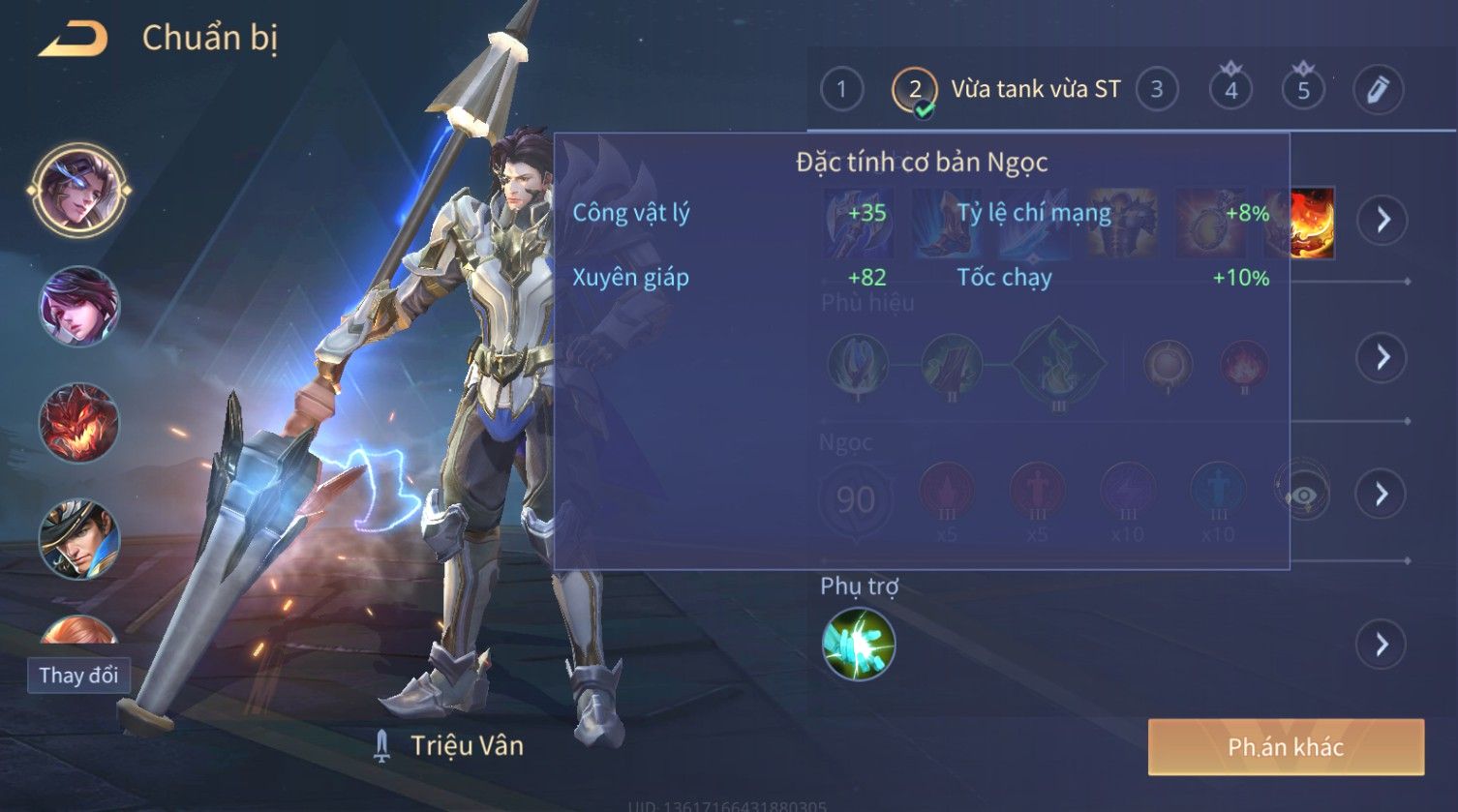Select loadout preset 4
This screenshot has width=1458, height=812.
(1230, 90)
